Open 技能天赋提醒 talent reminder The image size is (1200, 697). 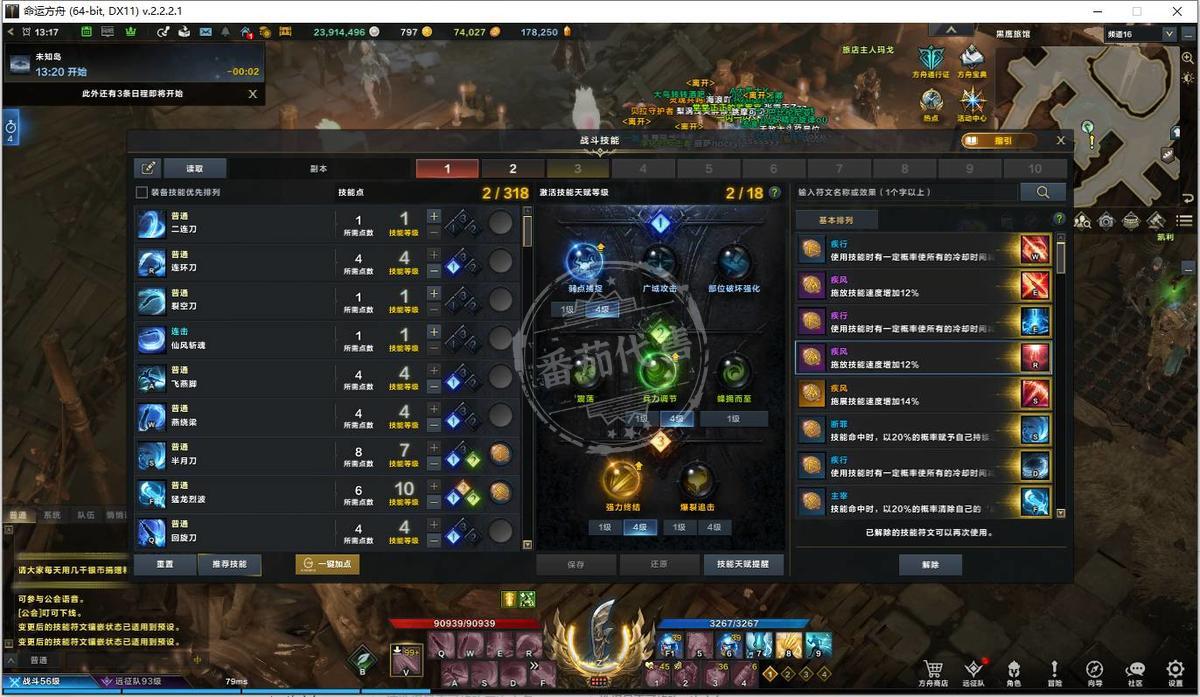click(x=743, y=564)
